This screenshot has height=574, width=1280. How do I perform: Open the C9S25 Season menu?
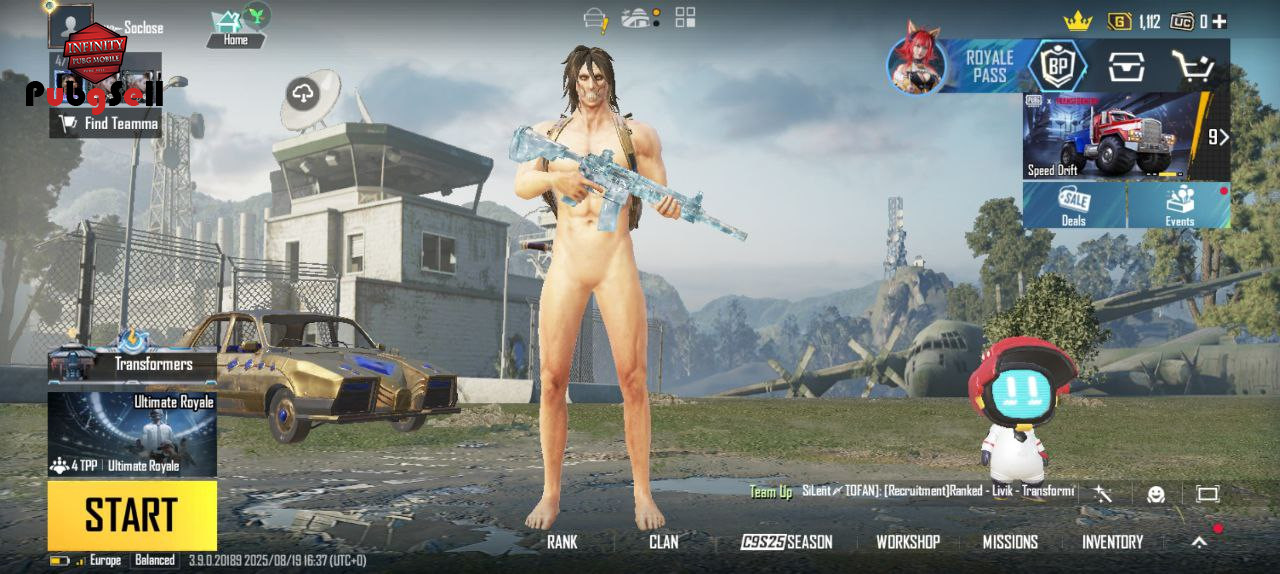tap(786, 542)
